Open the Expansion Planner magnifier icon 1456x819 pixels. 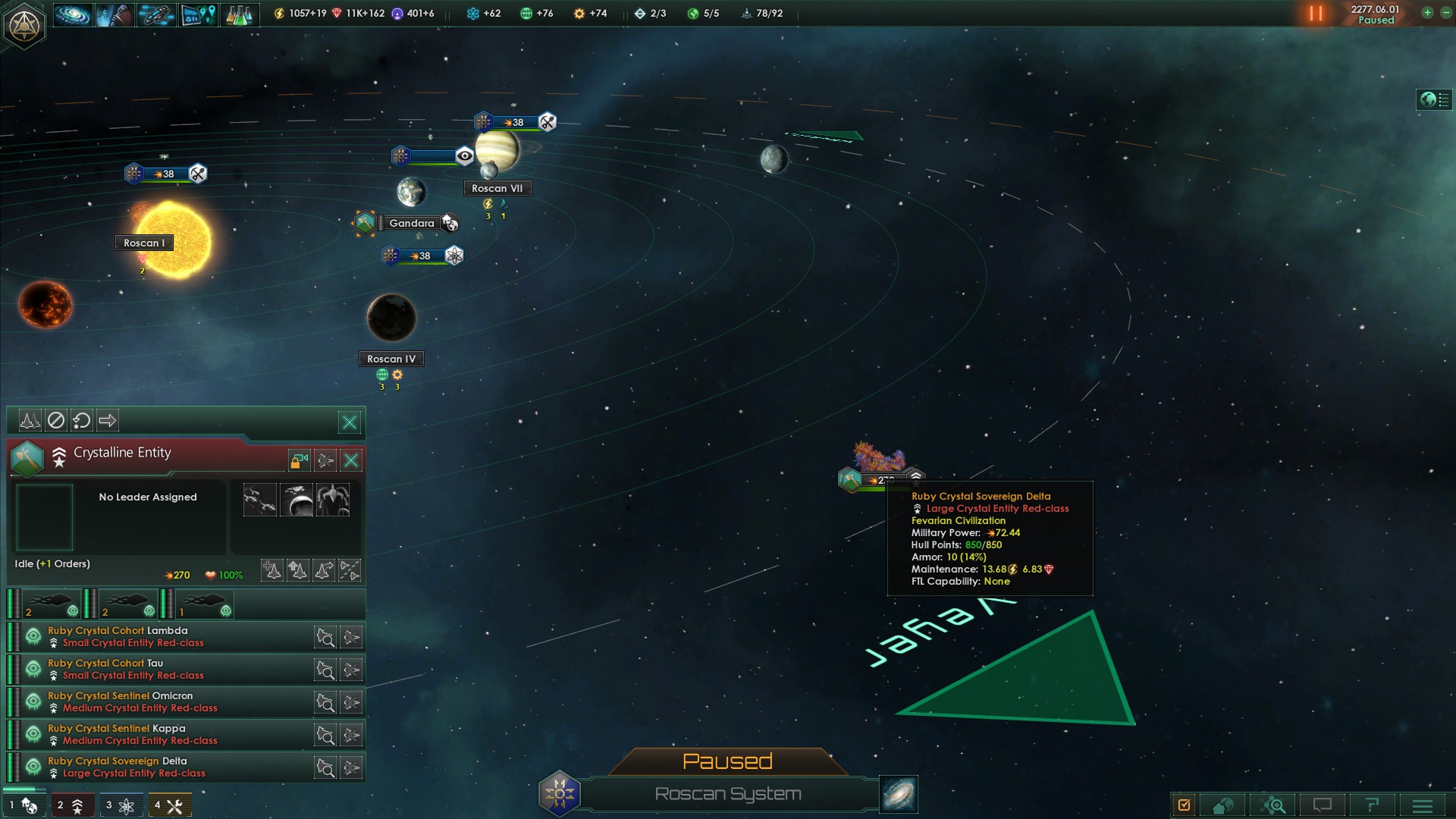coord(1275,805)
